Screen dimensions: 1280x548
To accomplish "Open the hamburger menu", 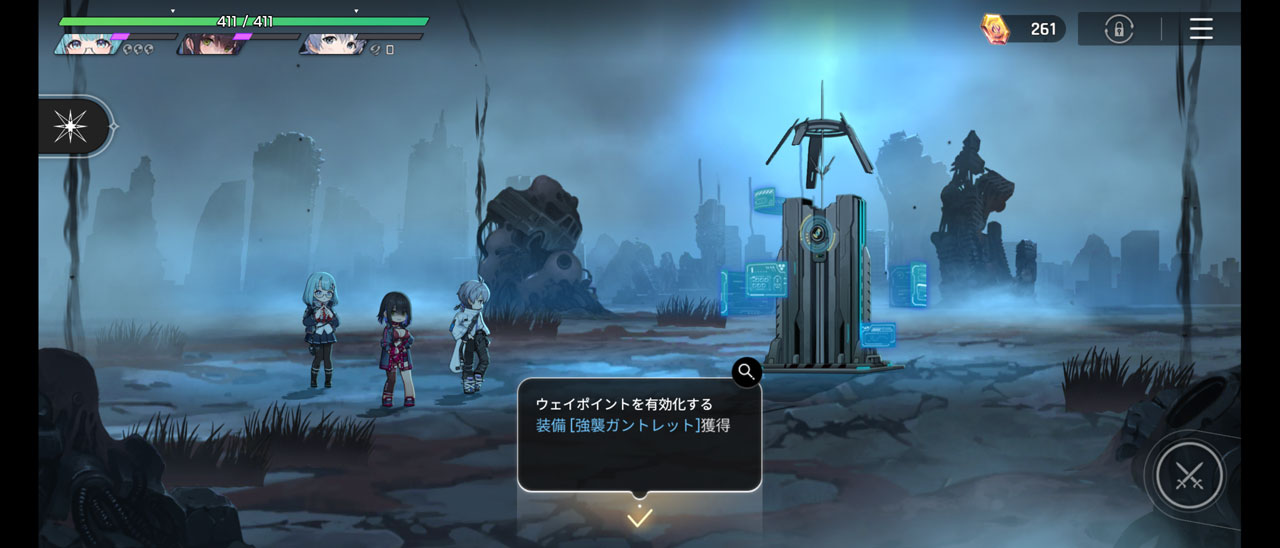I will 1201,29.
